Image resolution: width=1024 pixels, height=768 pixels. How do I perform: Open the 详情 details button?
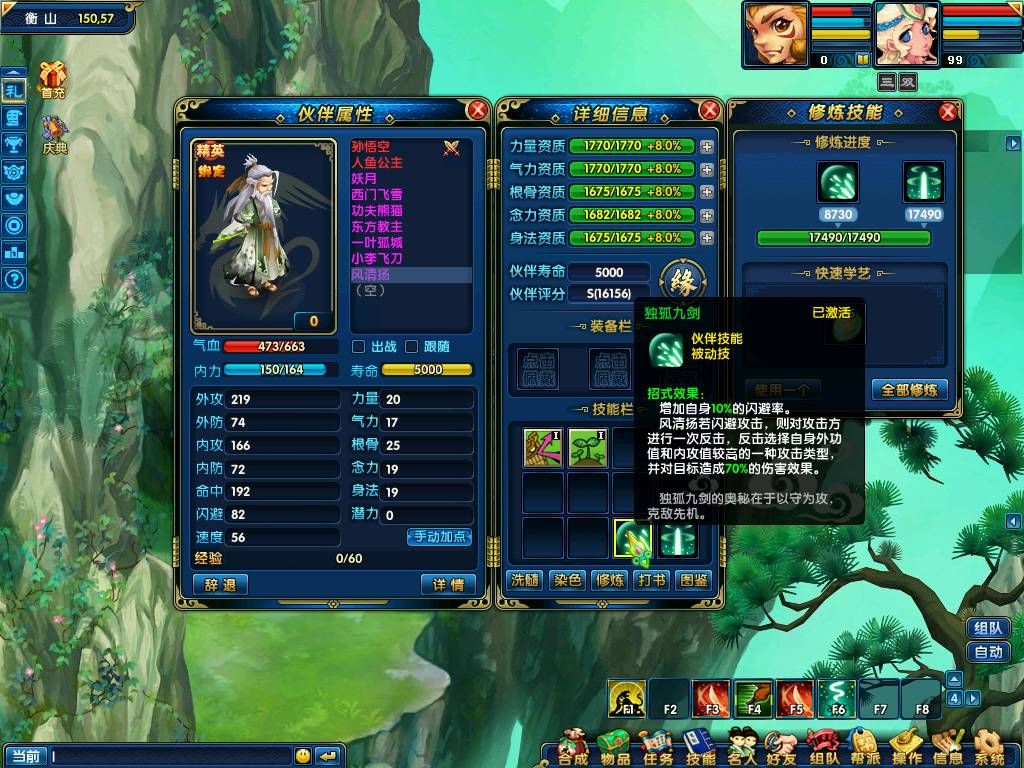coord(448,585)
